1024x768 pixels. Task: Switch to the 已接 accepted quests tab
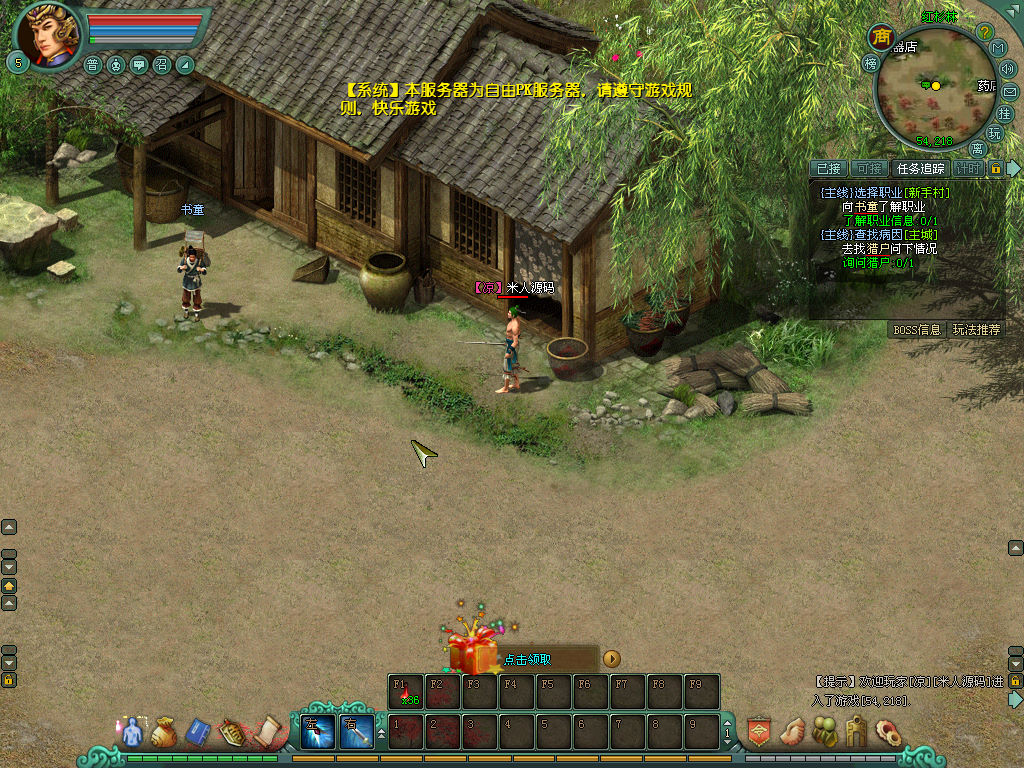pyautogui.click(x=829, y=169)
